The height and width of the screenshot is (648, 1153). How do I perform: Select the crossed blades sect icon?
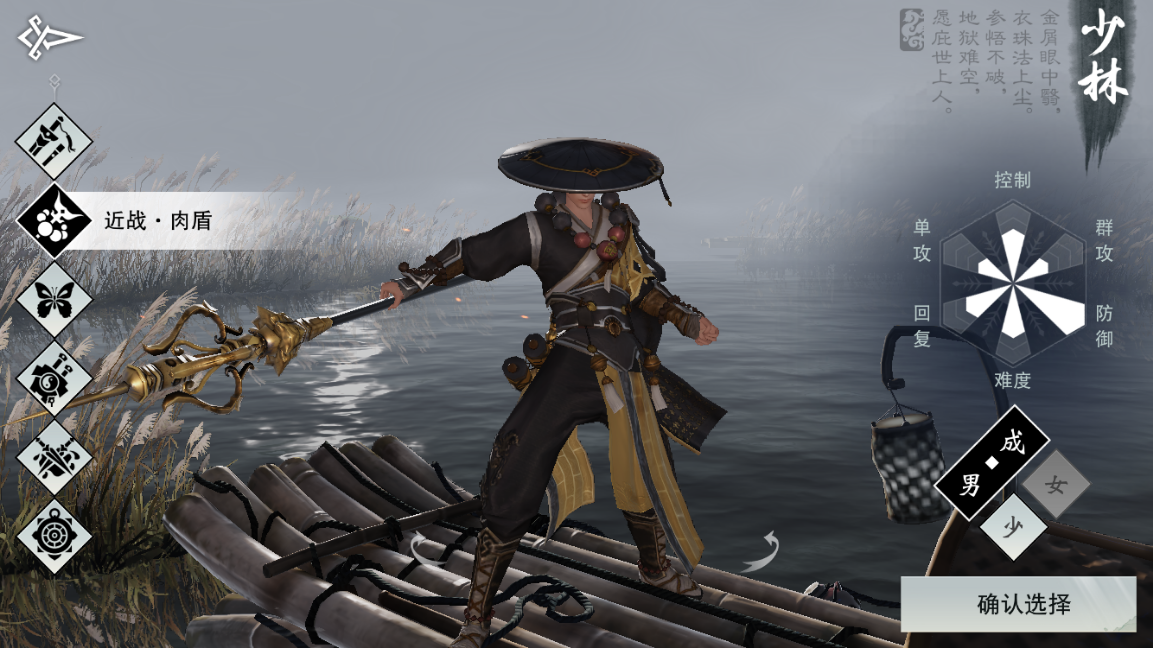click(x=54, y=457)
